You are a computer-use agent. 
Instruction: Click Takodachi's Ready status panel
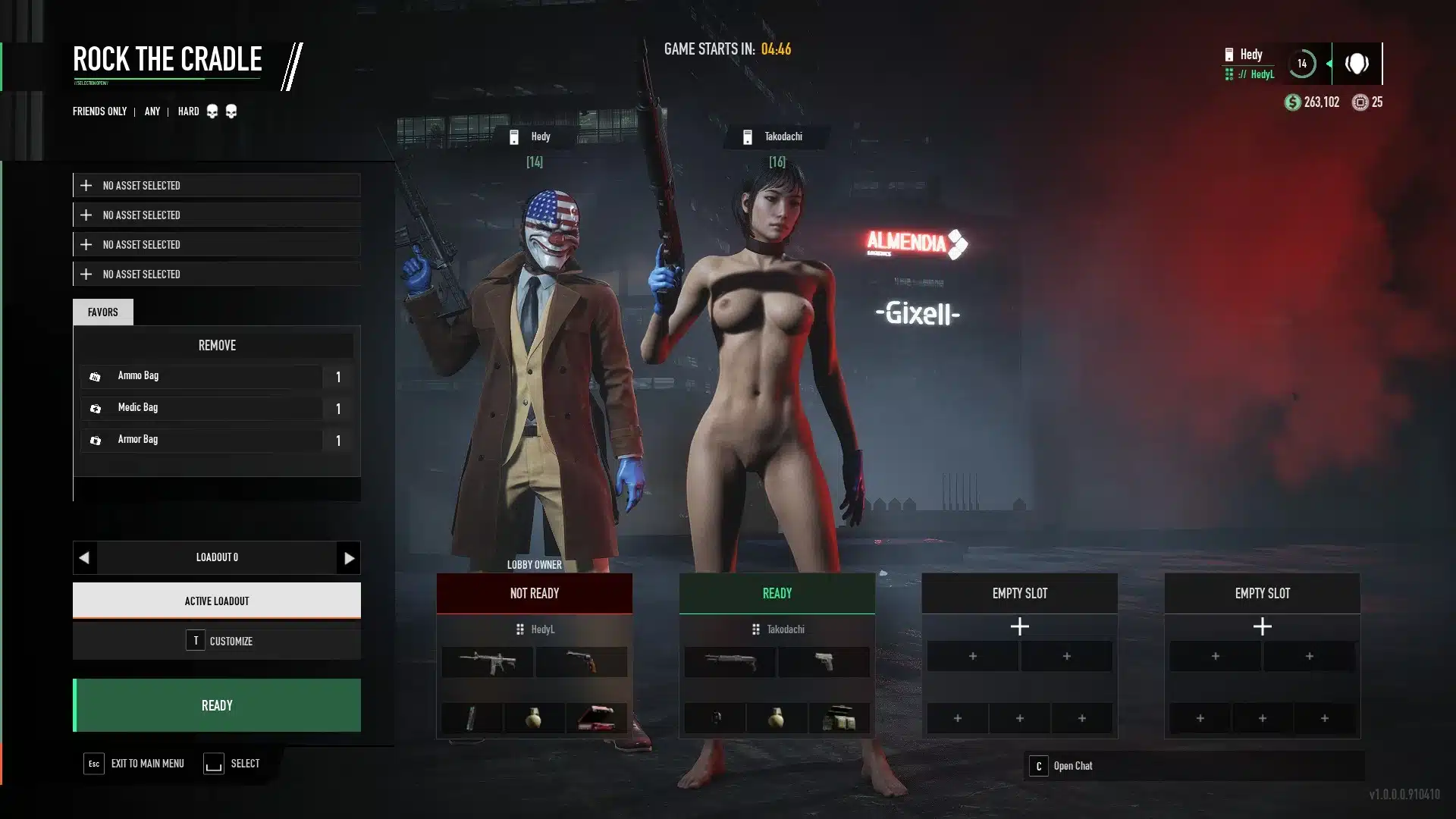(x=777, y=593)
